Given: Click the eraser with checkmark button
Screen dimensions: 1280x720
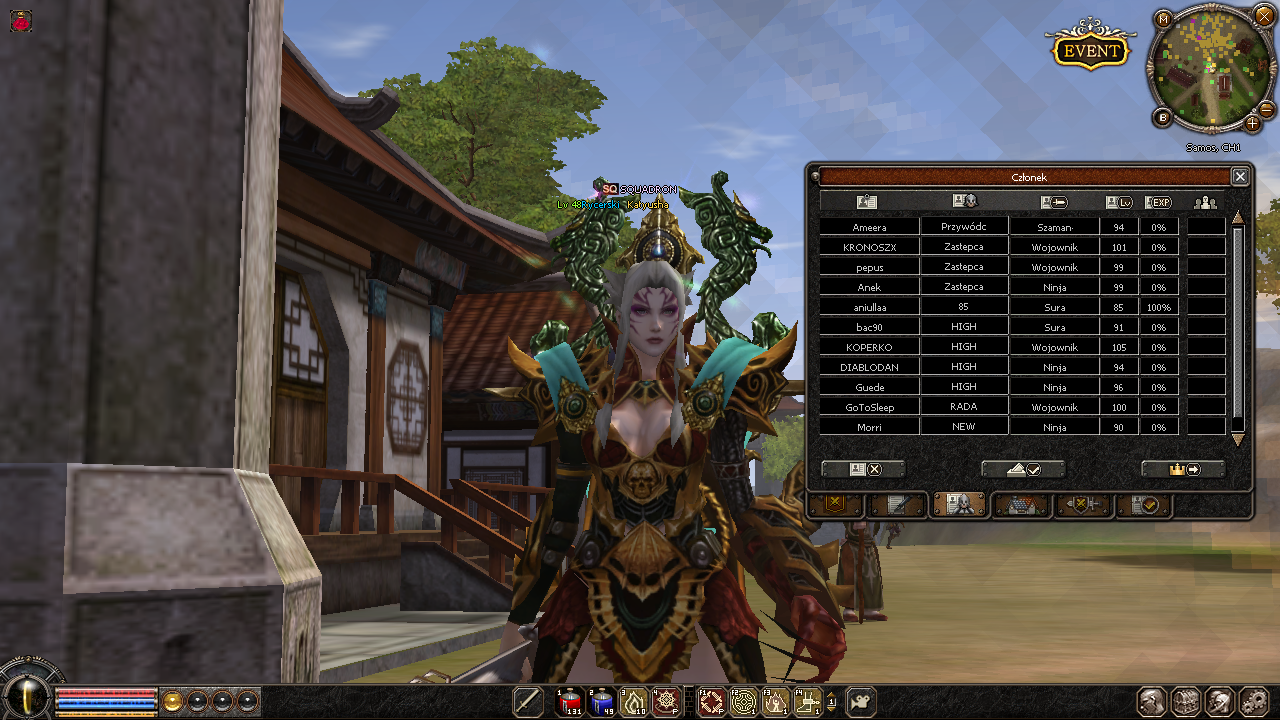Looking at the screenshot, I should 1023,469.
